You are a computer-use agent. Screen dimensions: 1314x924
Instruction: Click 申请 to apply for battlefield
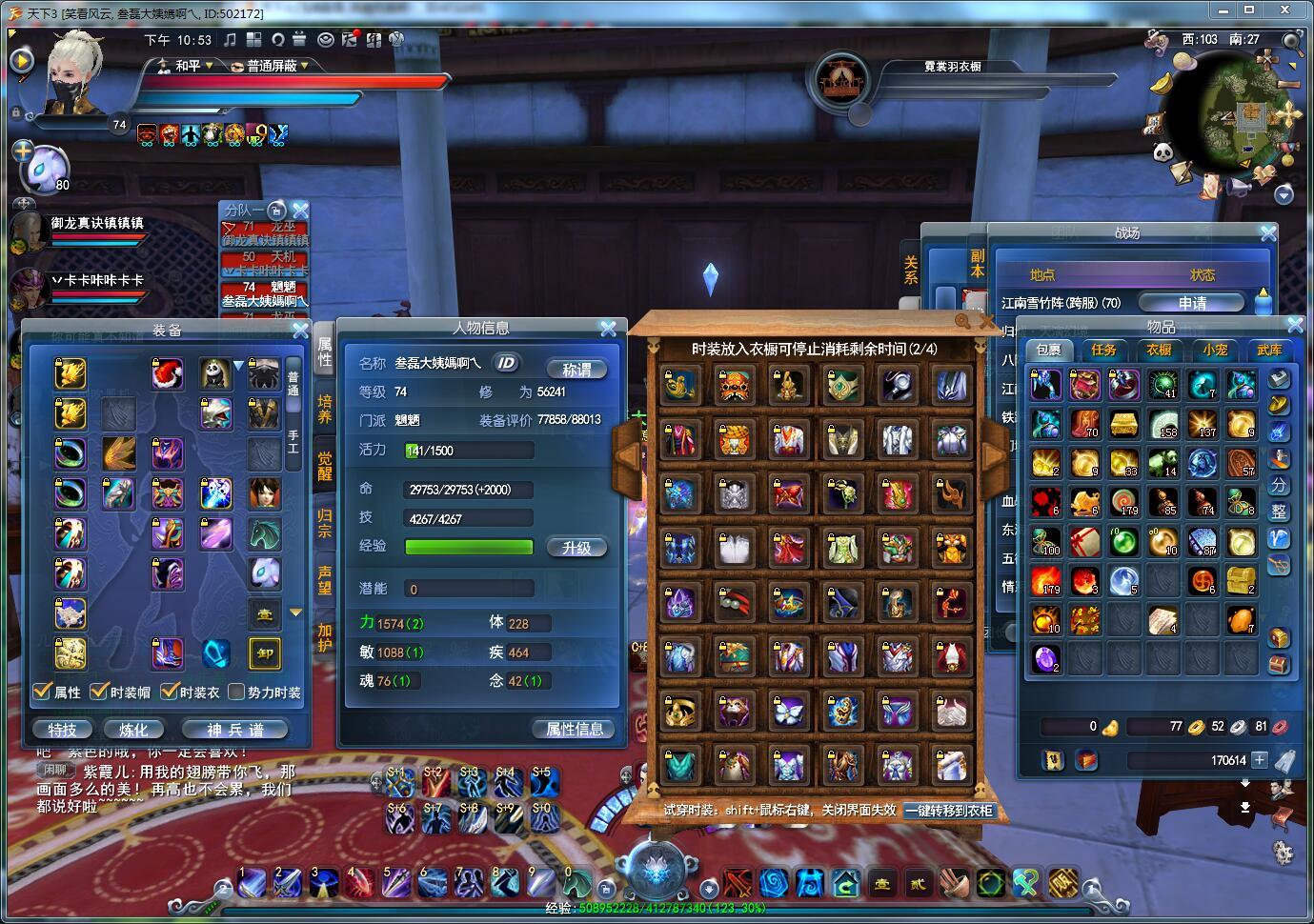point(1192,303)
